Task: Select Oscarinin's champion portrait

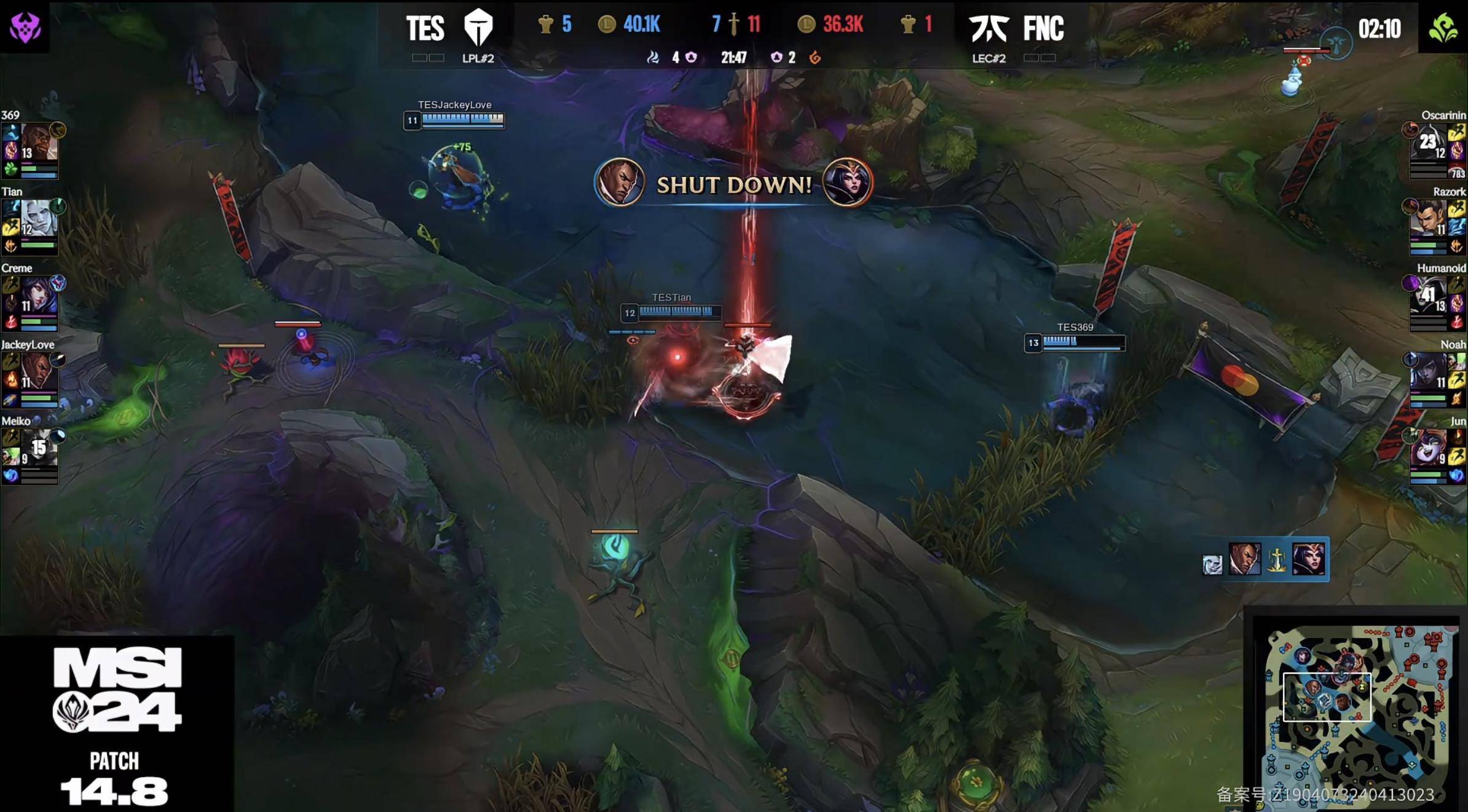Action: (x=1427, y=143)
